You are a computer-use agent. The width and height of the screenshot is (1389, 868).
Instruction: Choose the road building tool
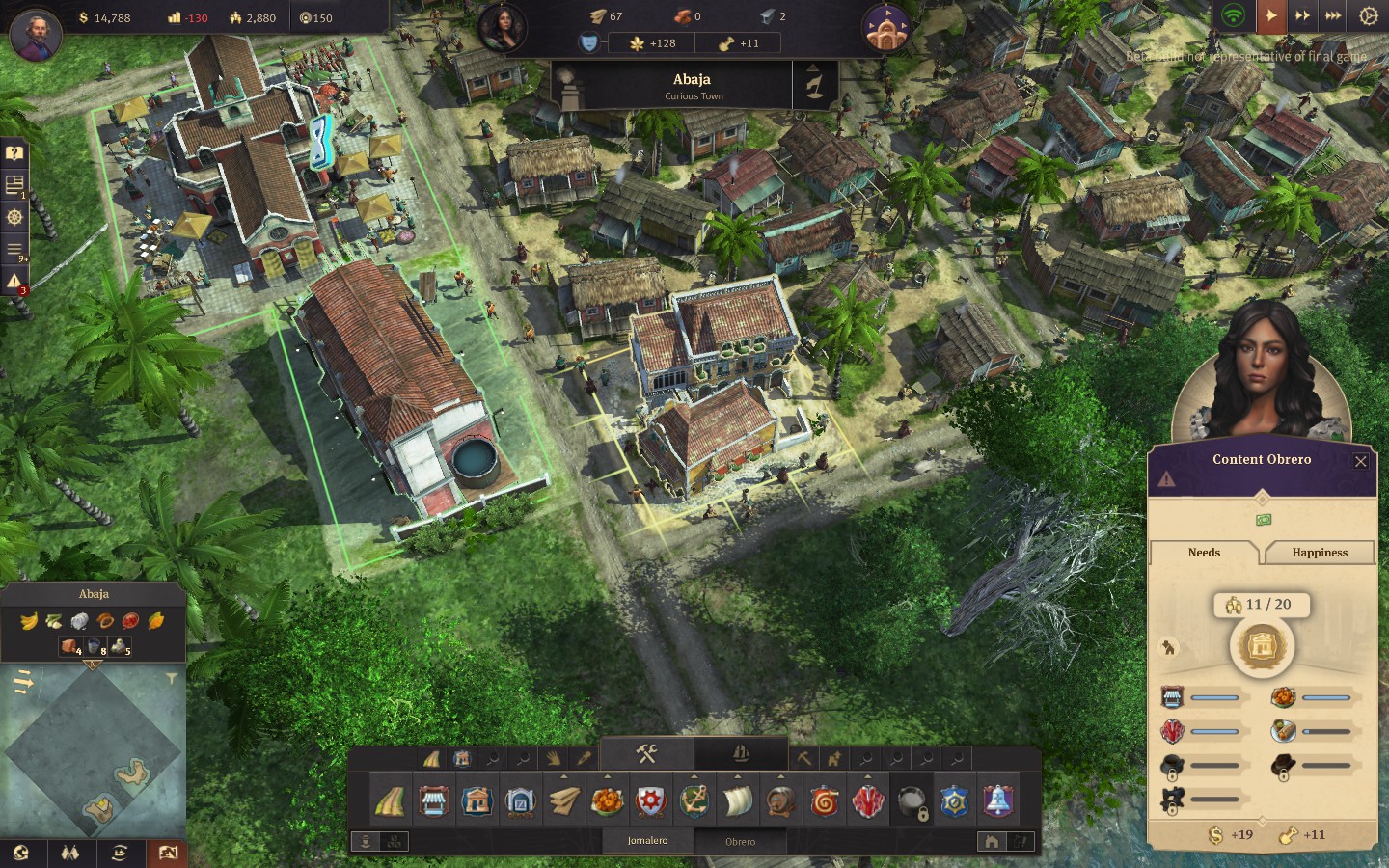click(x=389, y=801)
